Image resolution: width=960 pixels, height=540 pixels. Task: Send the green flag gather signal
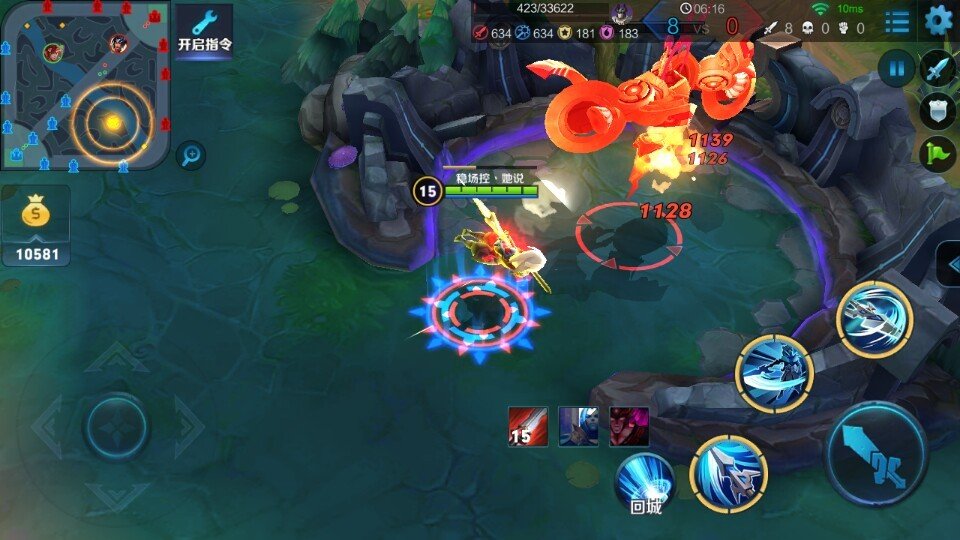pos(938,154)
